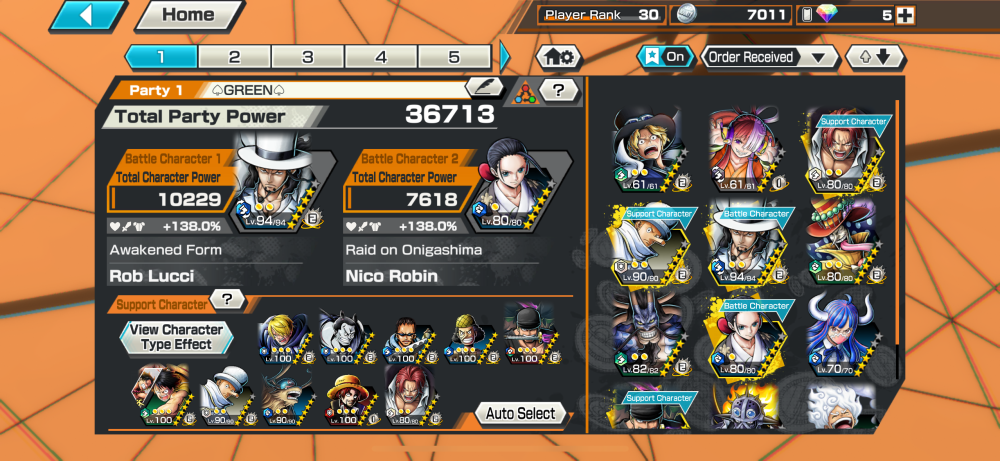Return to the Home screen
Screen dimensions: 1000x461
tap(188, 16)
